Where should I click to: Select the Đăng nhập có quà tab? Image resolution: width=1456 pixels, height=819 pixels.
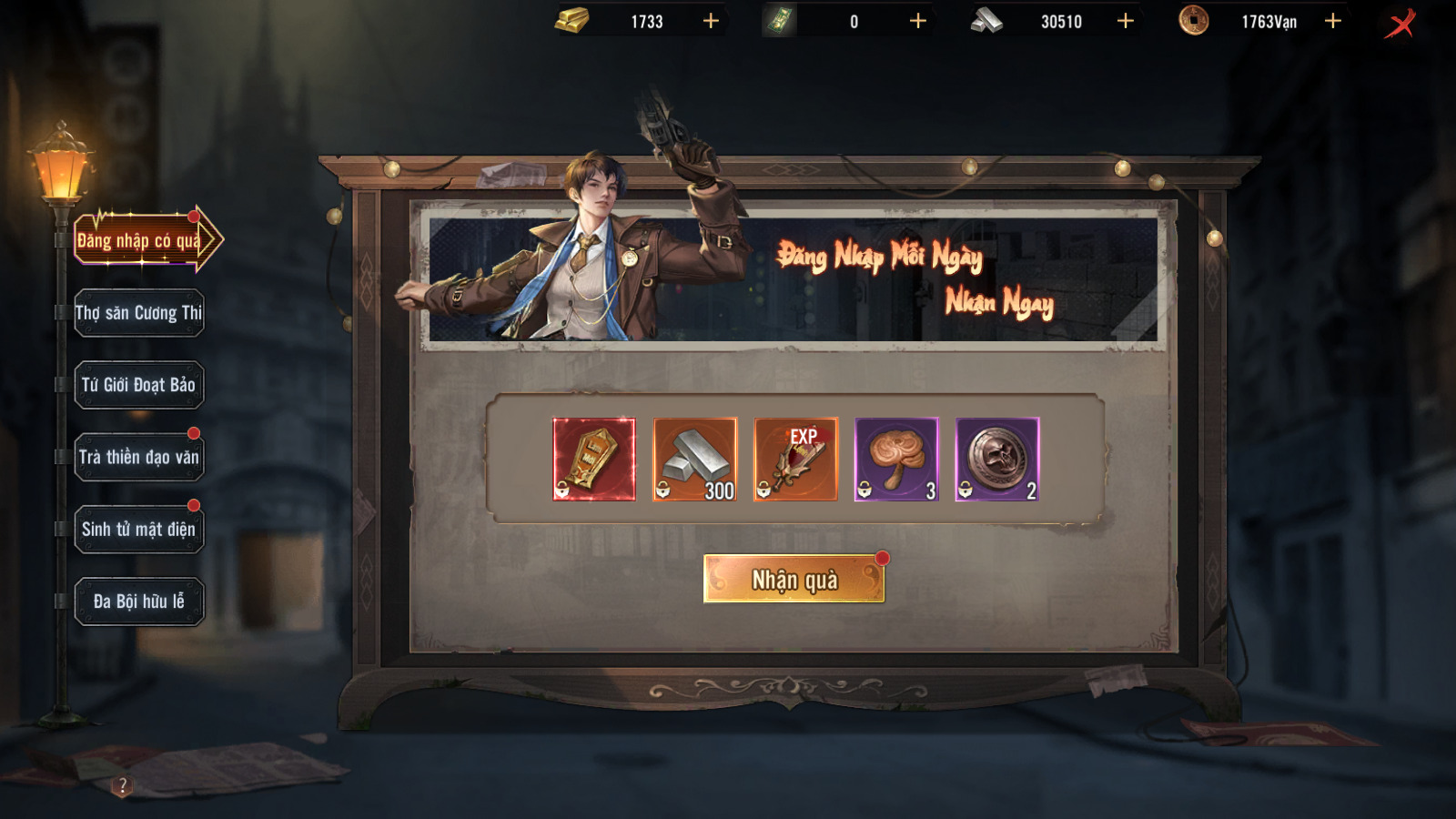pos(140,240)
